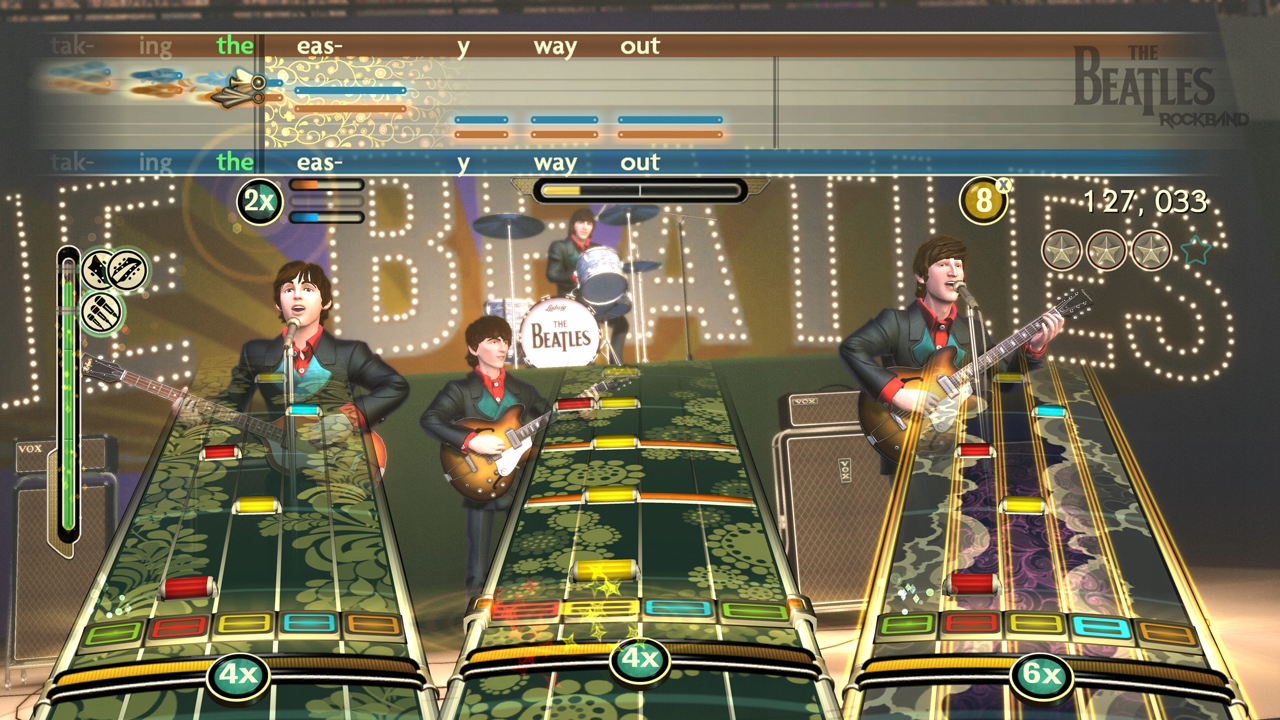This screenshot has width=1280, height=720.
Task: Click the golden 8x overdrive badge
Action: 985,200
